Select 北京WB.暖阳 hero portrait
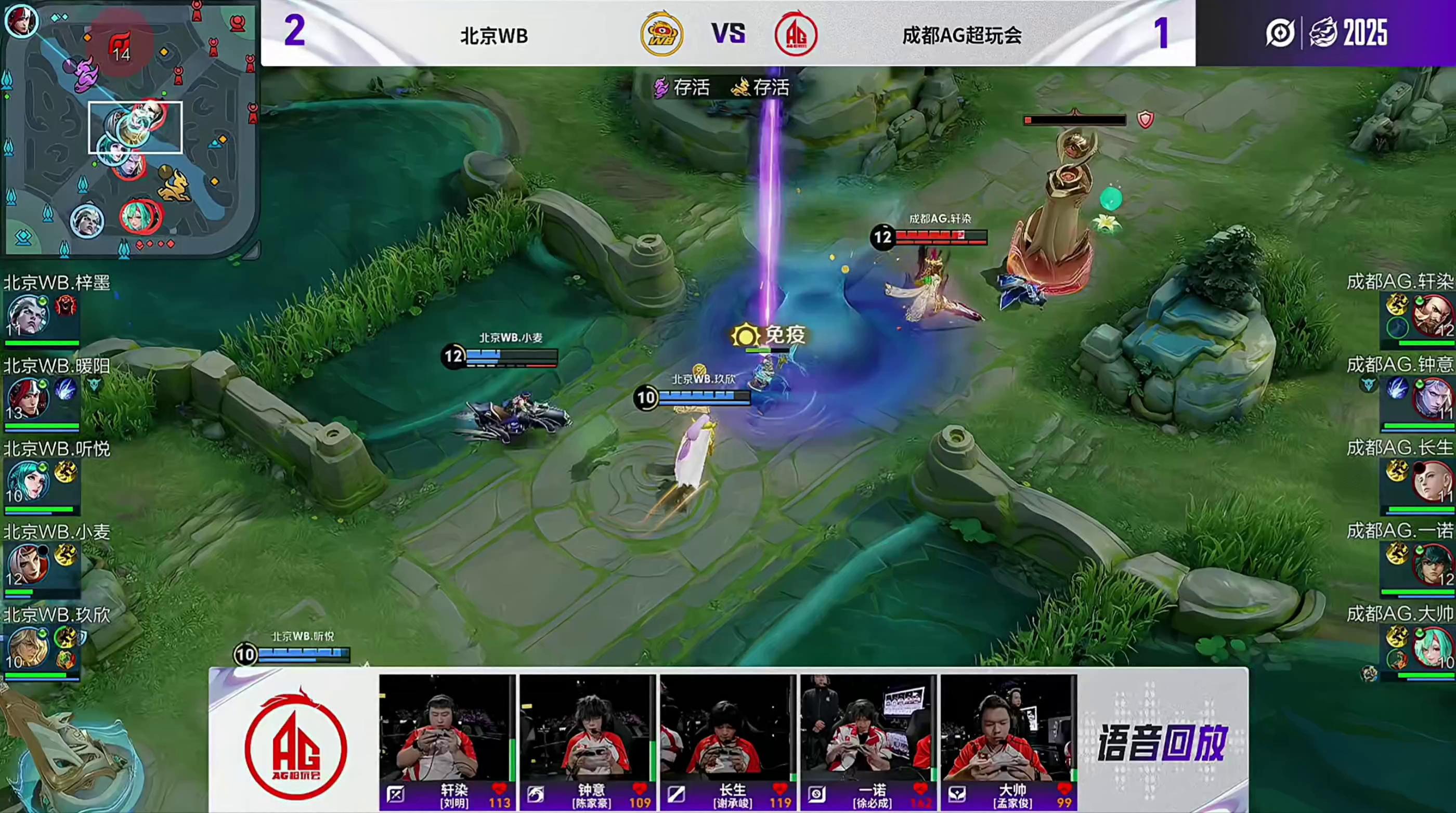 point(27,398)
